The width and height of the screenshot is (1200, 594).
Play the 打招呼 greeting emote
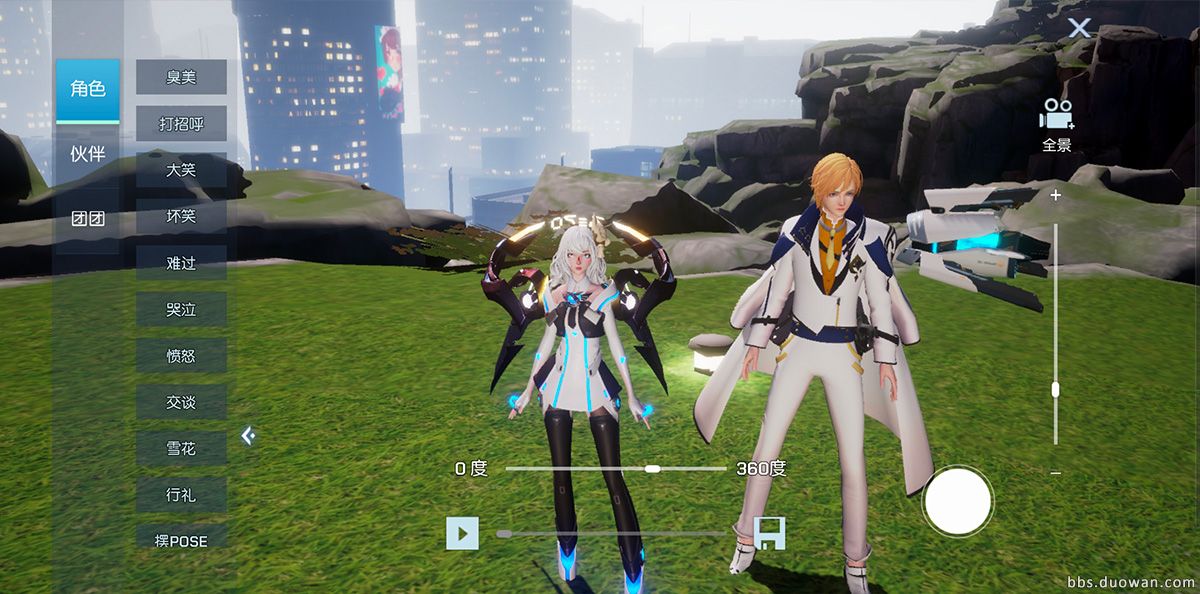[181, 124]
